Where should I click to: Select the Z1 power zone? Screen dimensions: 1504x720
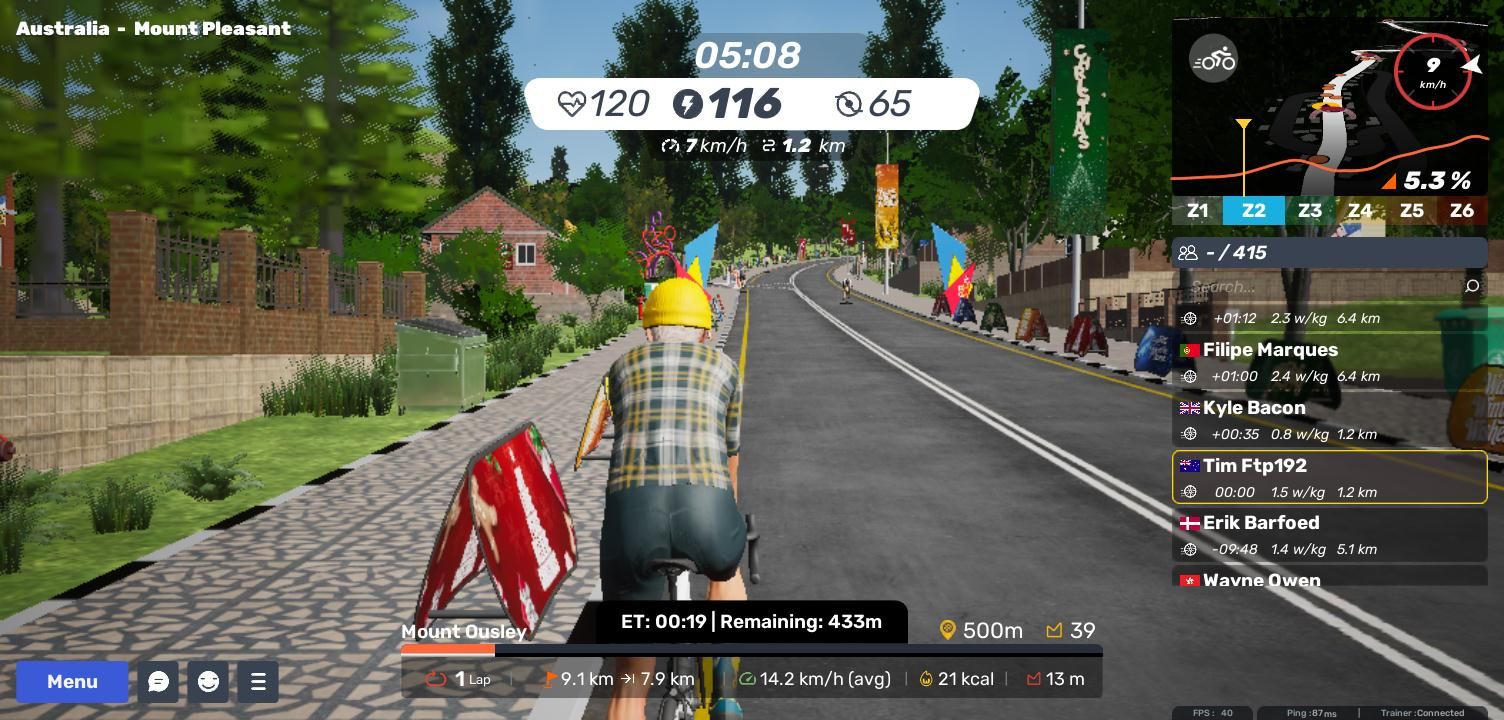click(x=1197, y=211)
